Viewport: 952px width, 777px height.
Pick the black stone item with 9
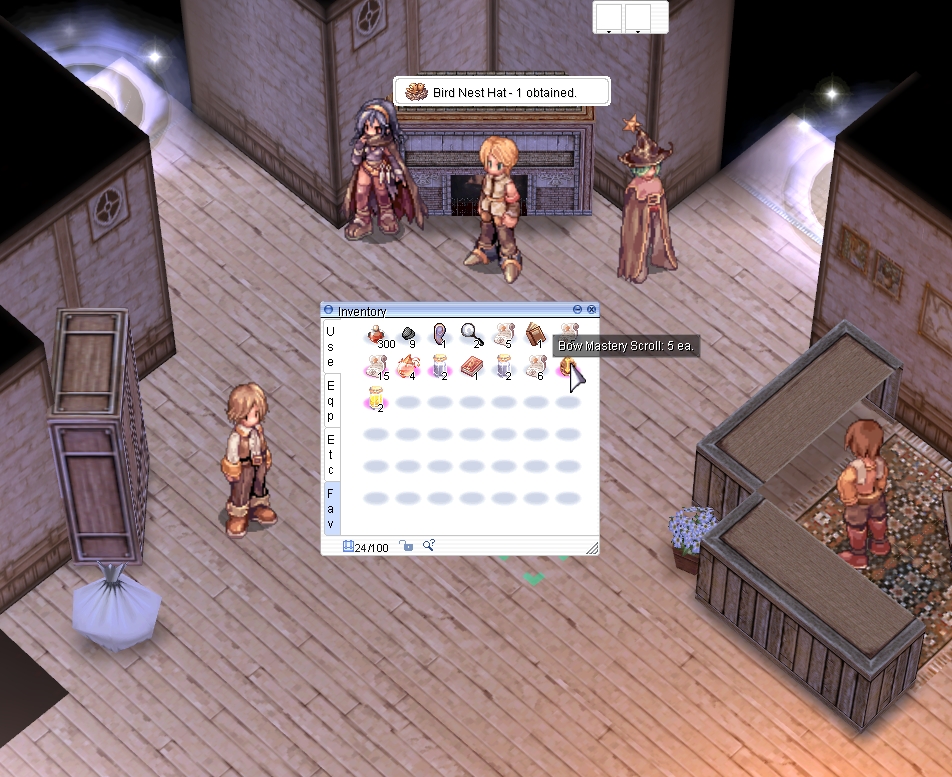408,333
